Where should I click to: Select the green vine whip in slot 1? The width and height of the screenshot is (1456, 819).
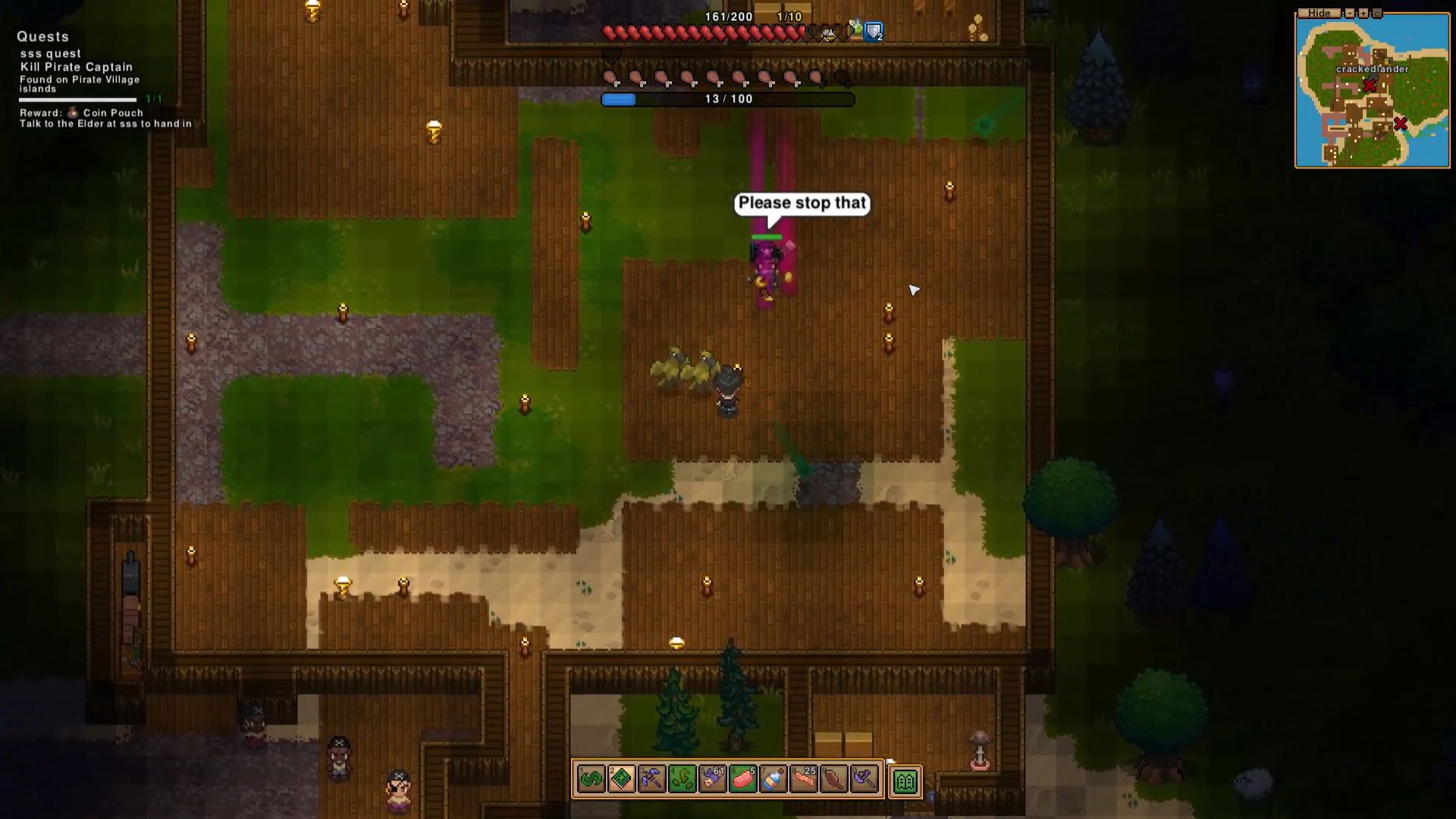point(591,779)
